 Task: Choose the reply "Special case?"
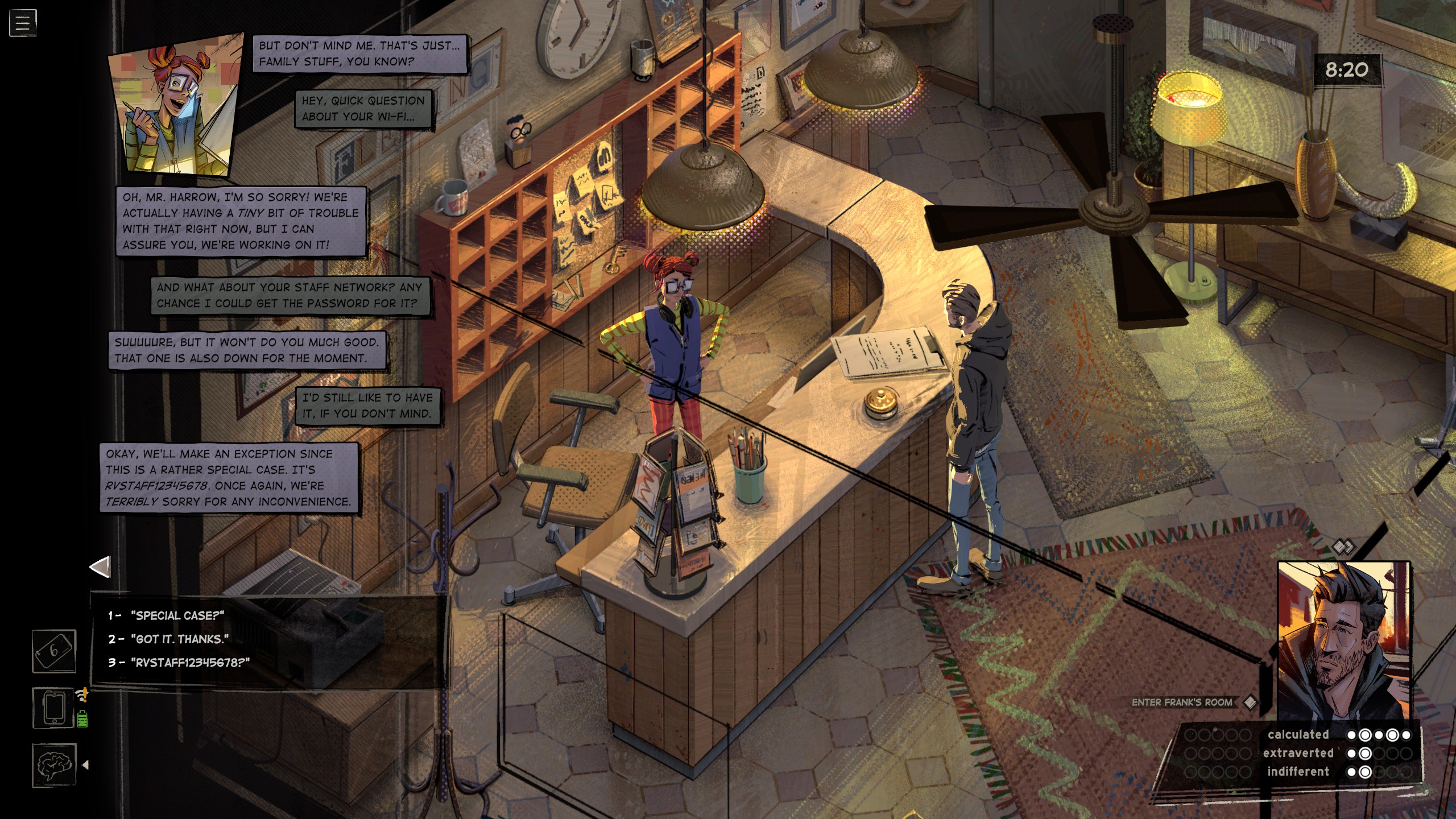177,615
